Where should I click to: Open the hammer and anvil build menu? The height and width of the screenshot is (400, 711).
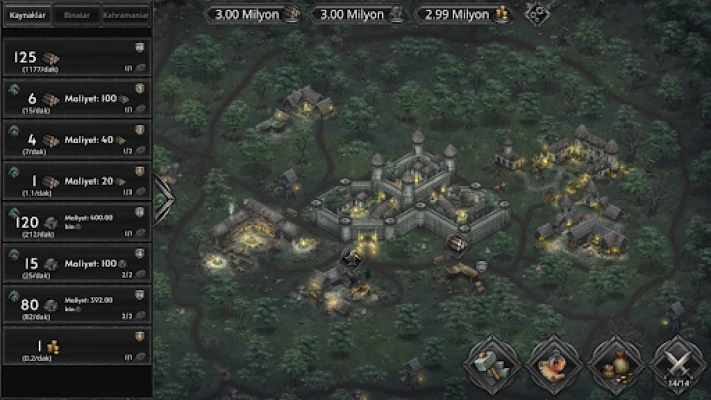491,364
